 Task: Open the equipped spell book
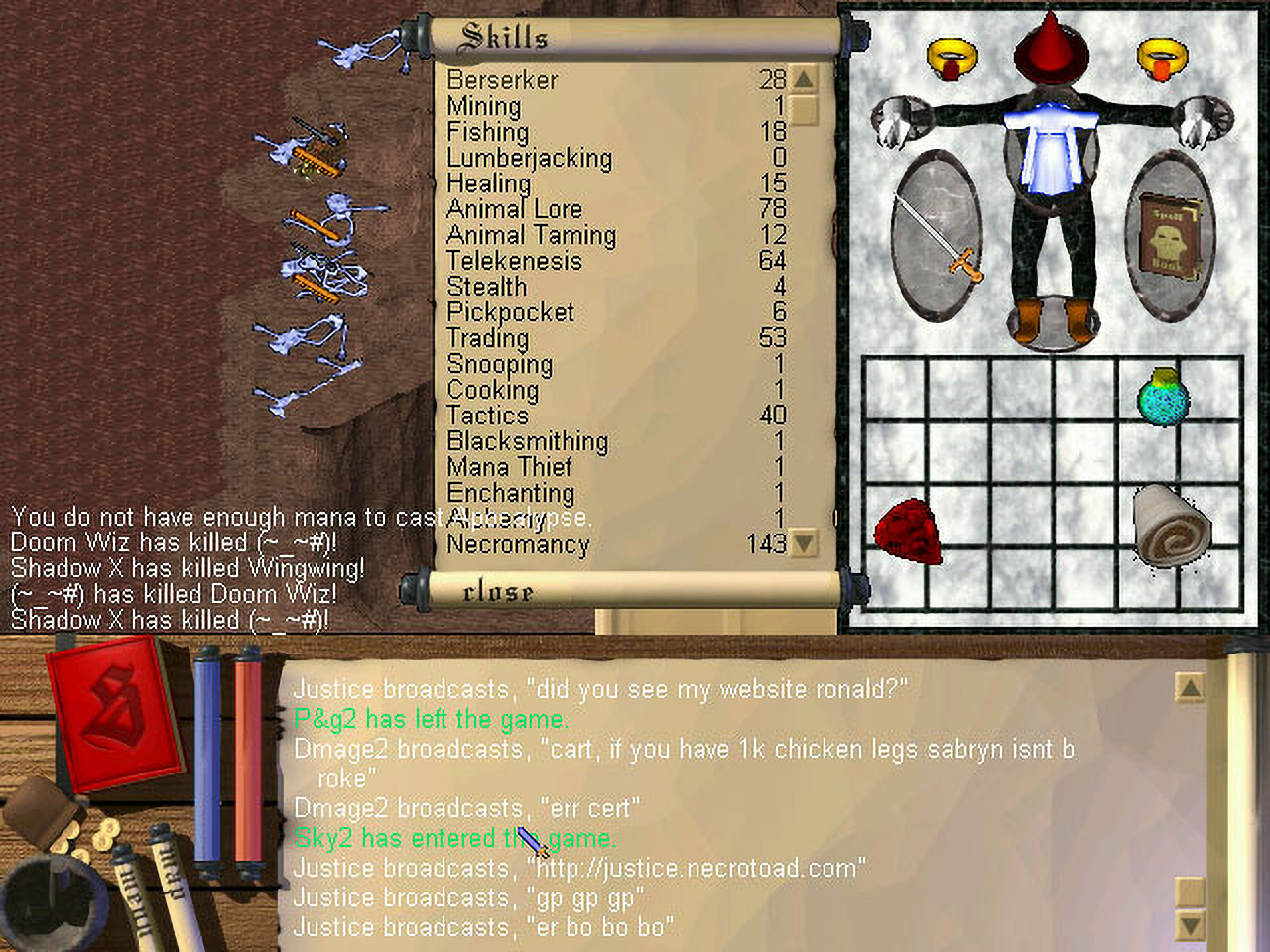1169,234
